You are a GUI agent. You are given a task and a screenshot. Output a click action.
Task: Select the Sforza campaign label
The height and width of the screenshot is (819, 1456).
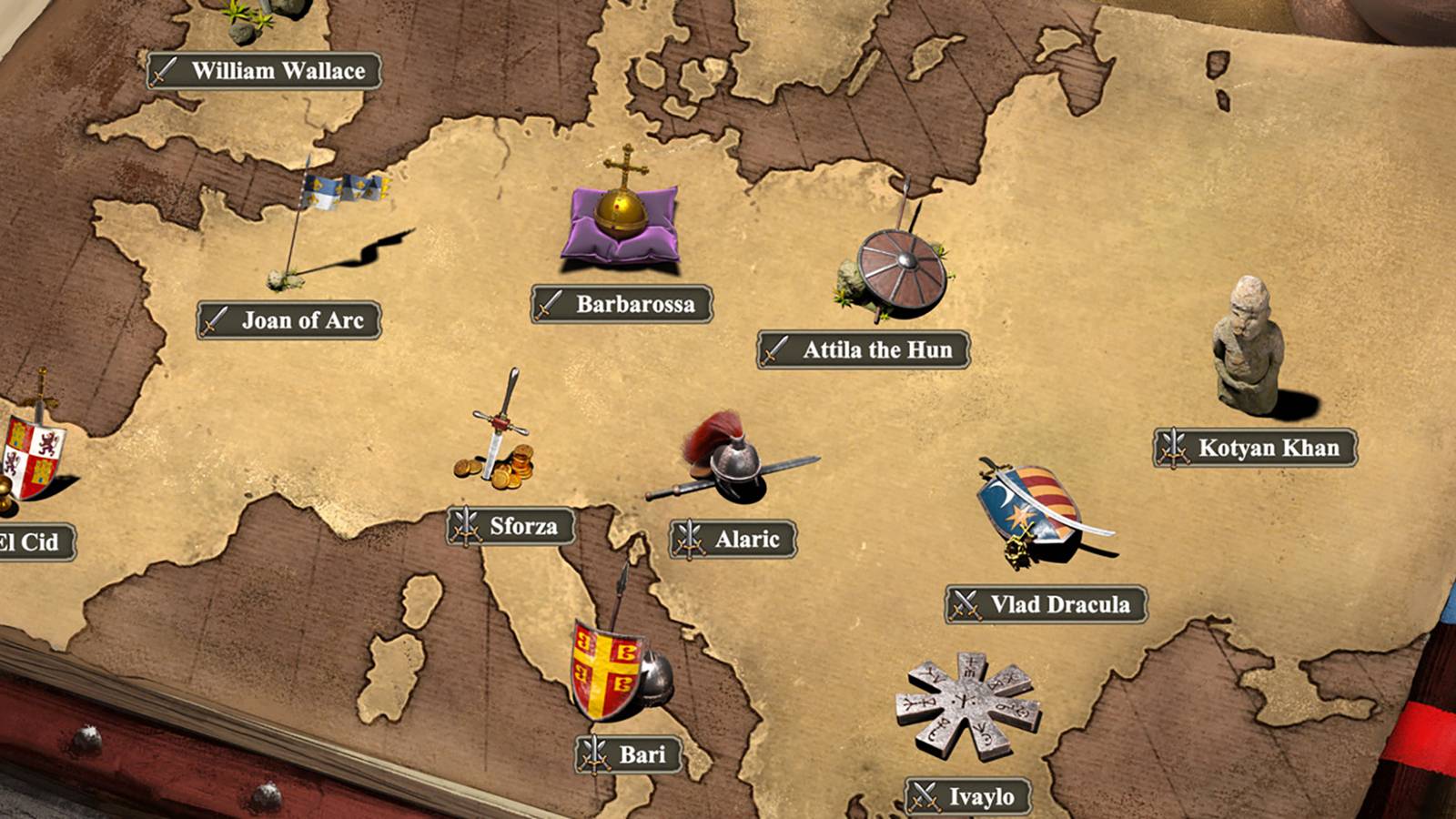(x=511, y=525)
